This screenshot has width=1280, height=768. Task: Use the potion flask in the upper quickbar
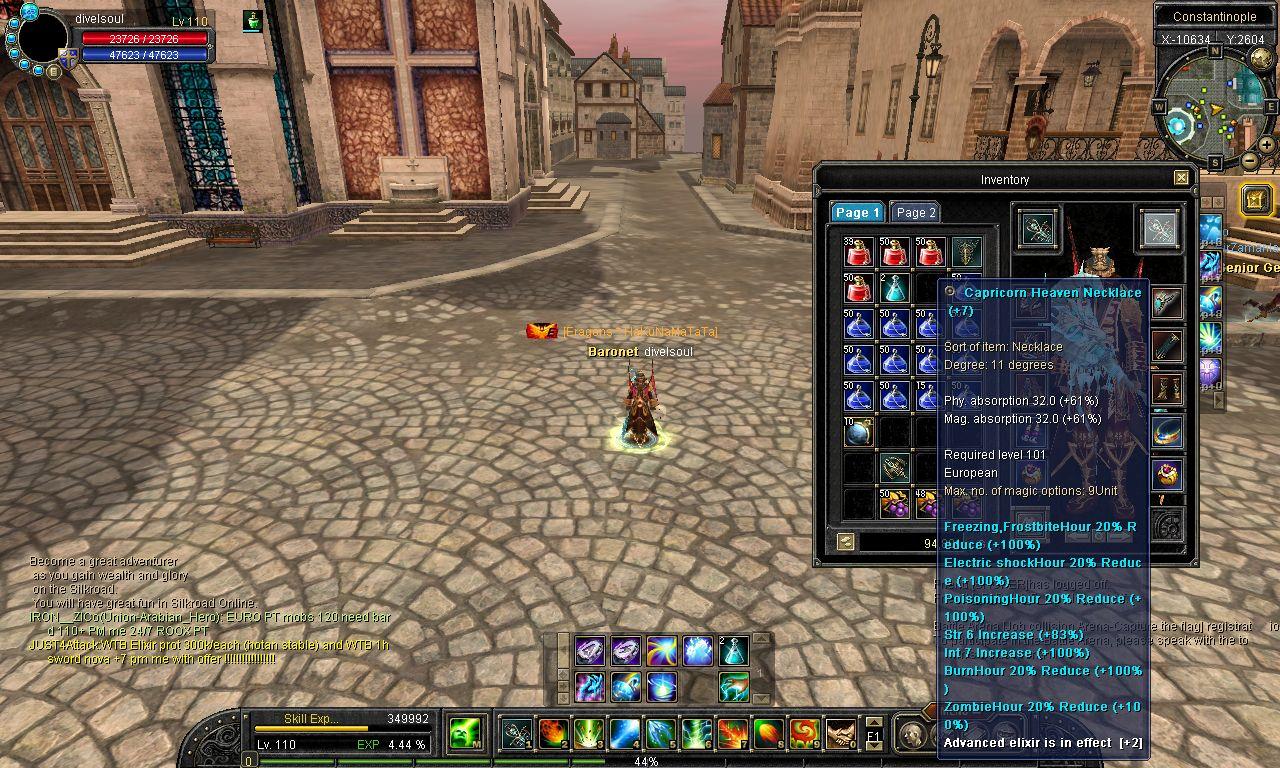tap(733, 652)
